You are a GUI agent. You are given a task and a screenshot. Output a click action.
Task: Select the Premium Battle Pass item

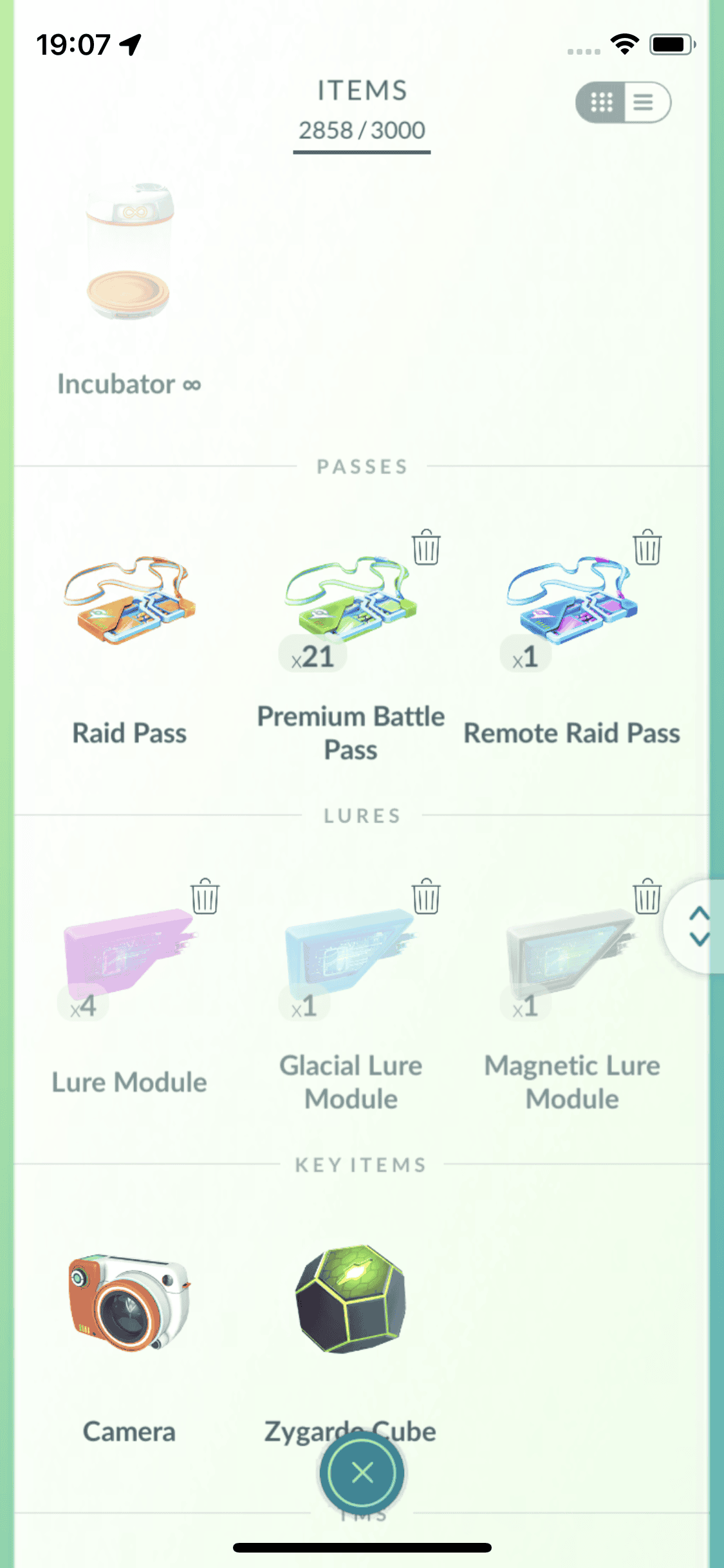coord(351,601)
